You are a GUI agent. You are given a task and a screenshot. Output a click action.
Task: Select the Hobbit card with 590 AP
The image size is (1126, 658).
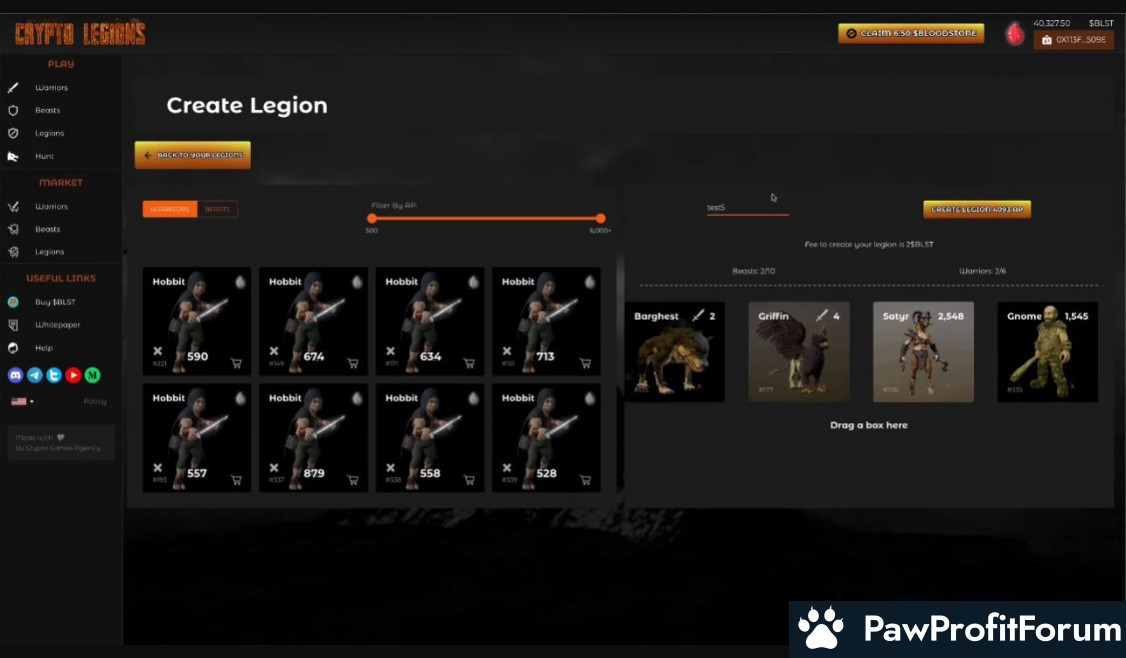click(197, 321)
